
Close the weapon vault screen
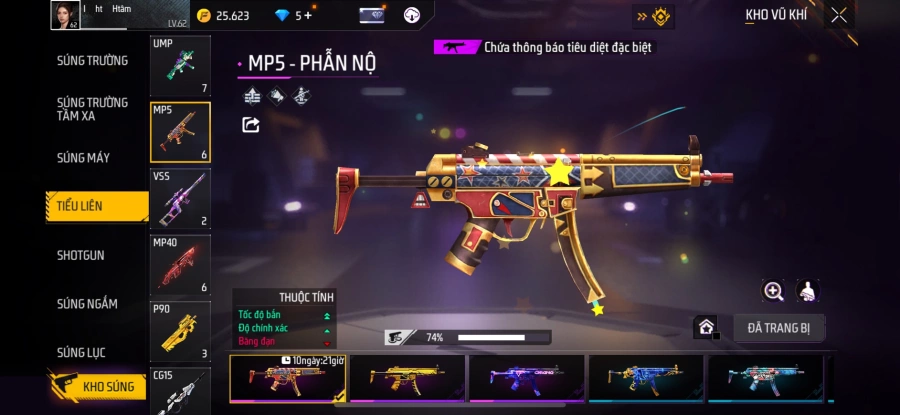point(838,15)
